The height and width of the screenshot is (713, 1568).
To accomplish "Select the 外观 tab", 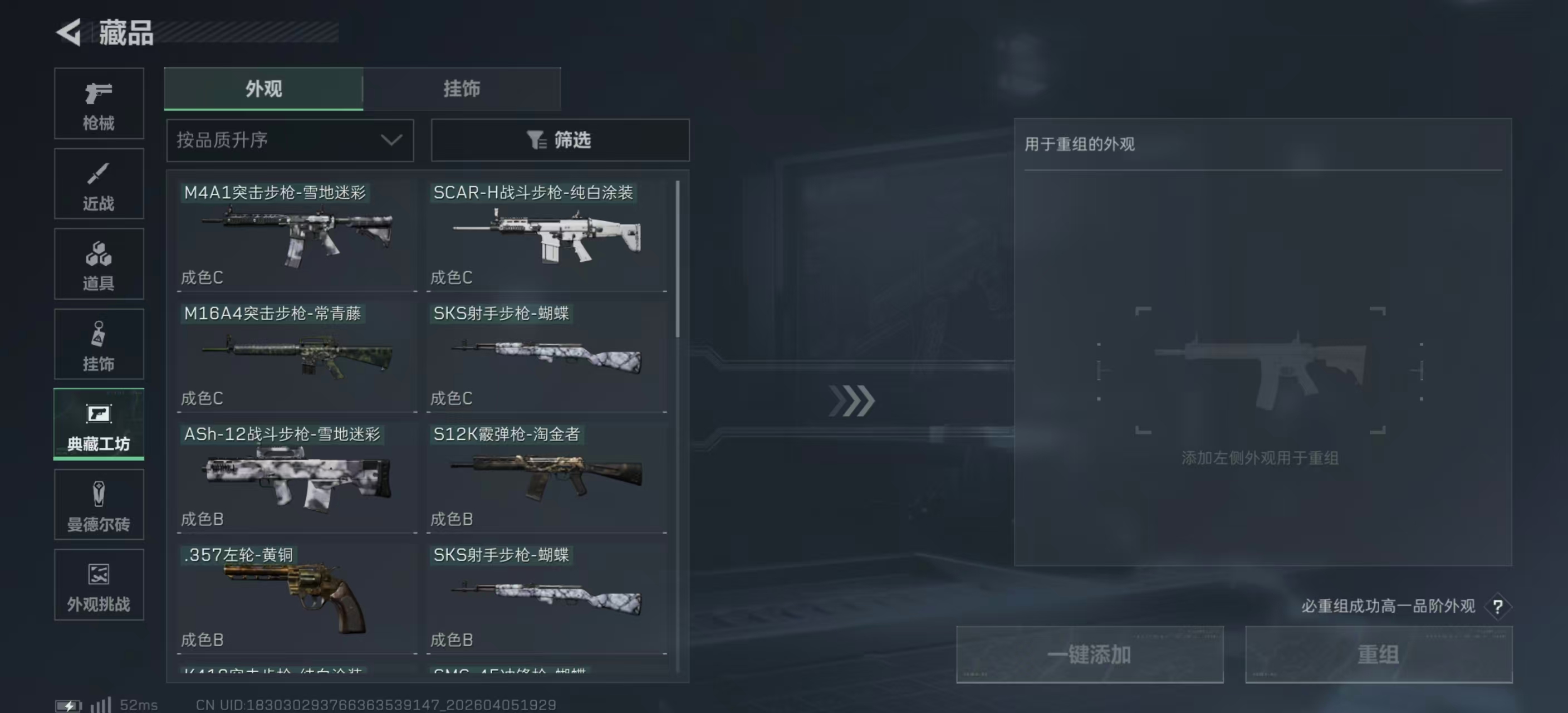I will 263,88.
